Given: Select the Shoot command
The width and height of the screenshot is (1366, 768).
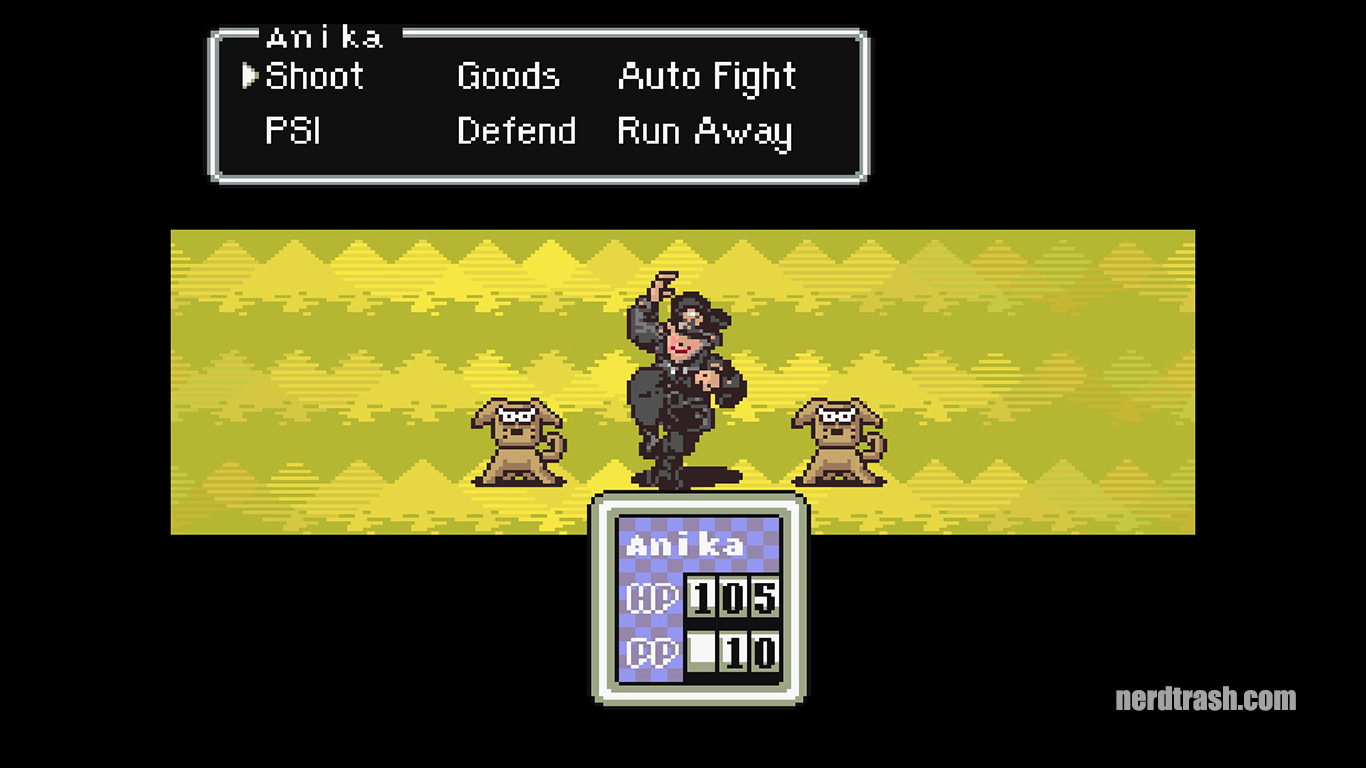Looking at the screenshot, I should (x=313, y=76).
